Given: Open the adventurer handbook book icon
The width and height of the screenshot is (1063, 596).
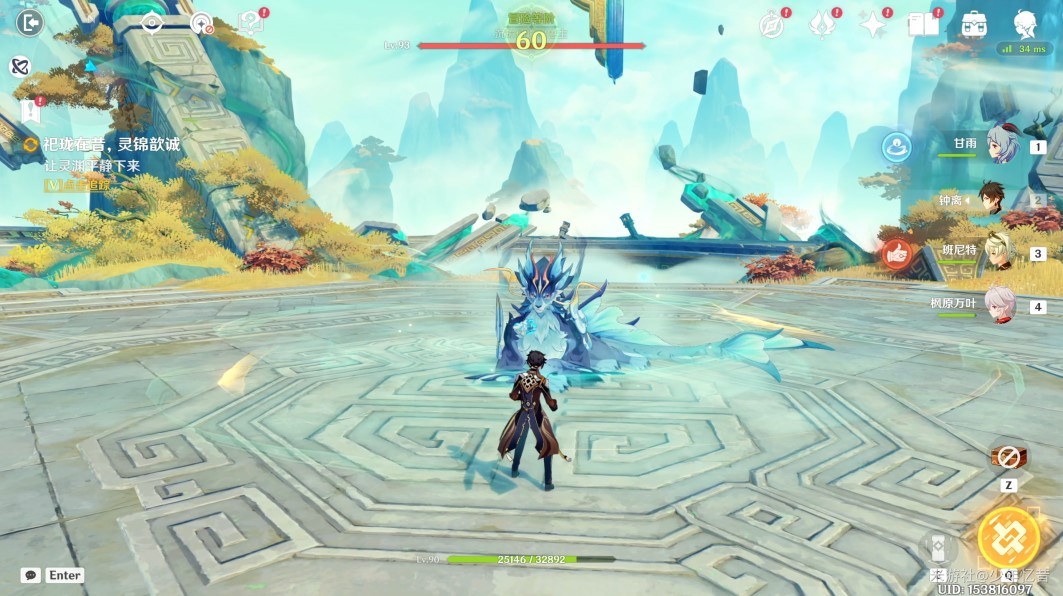Looking at the screenshot, I should 923,24.
